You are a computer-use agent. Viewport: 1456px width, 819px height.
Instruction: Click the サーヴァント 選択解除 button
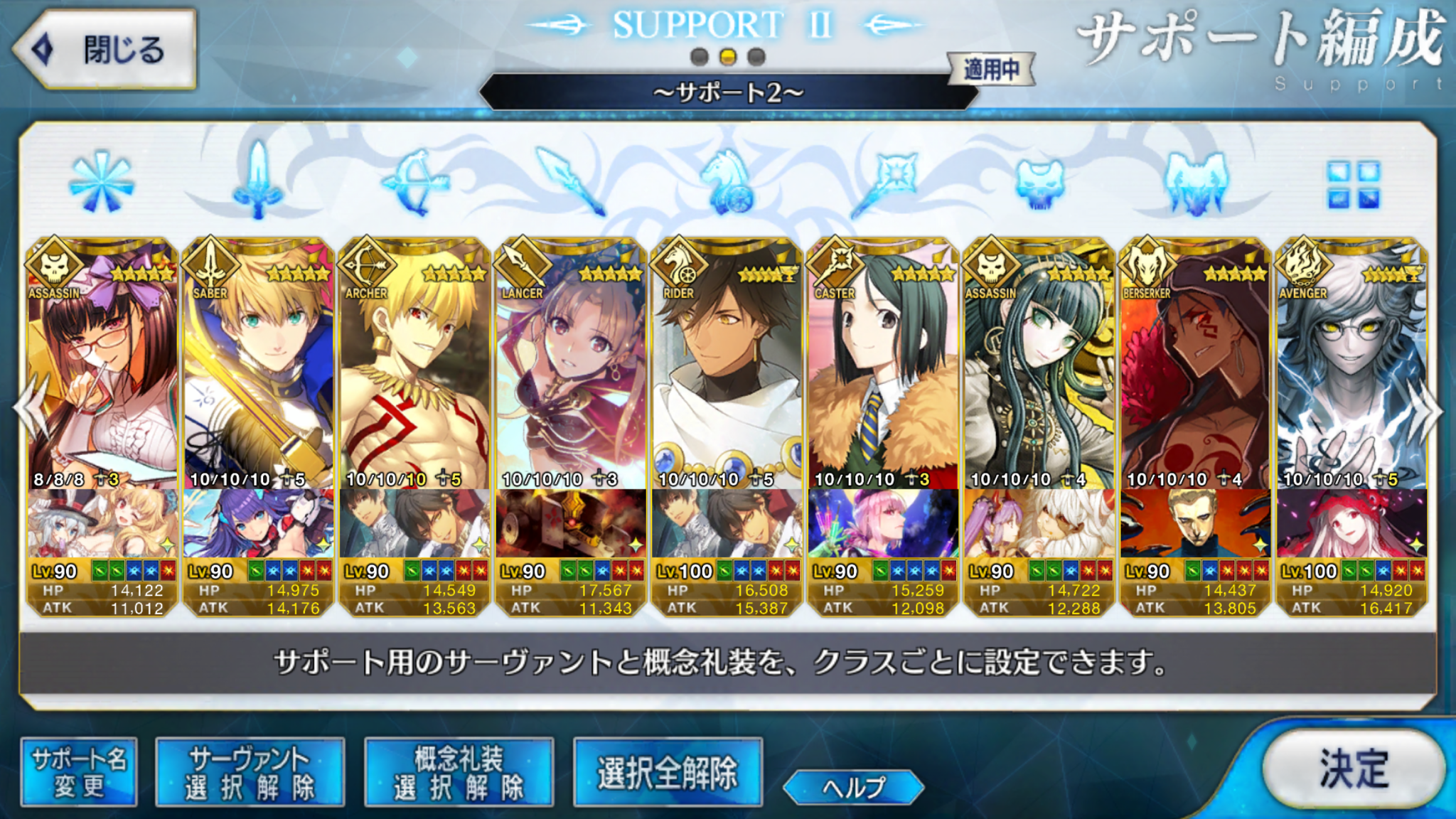(250, 772)
